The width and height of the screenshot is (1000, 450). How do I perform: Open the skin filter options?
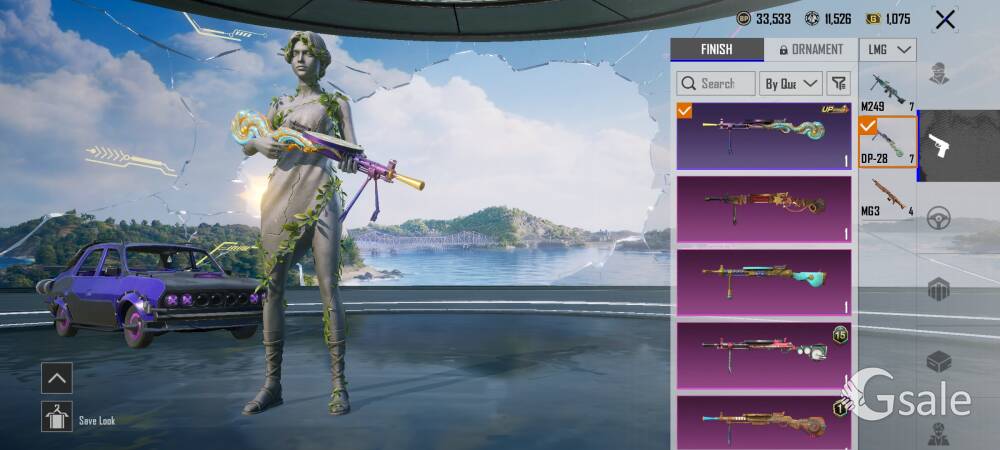click(838, 84)
